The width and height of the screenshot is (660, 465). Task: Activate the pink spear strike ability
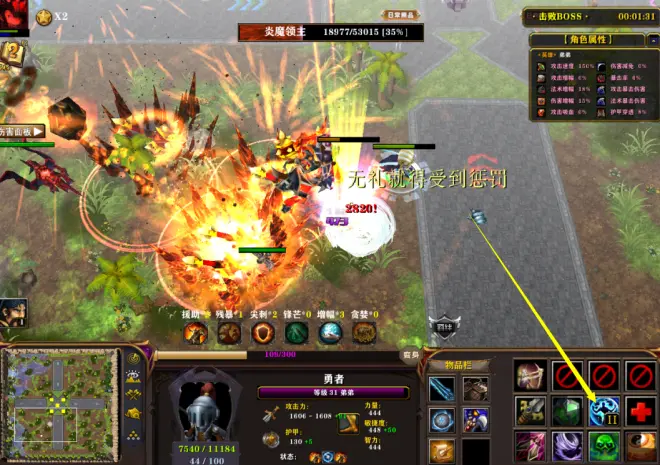pyautogui.click(x=530, y=446)
